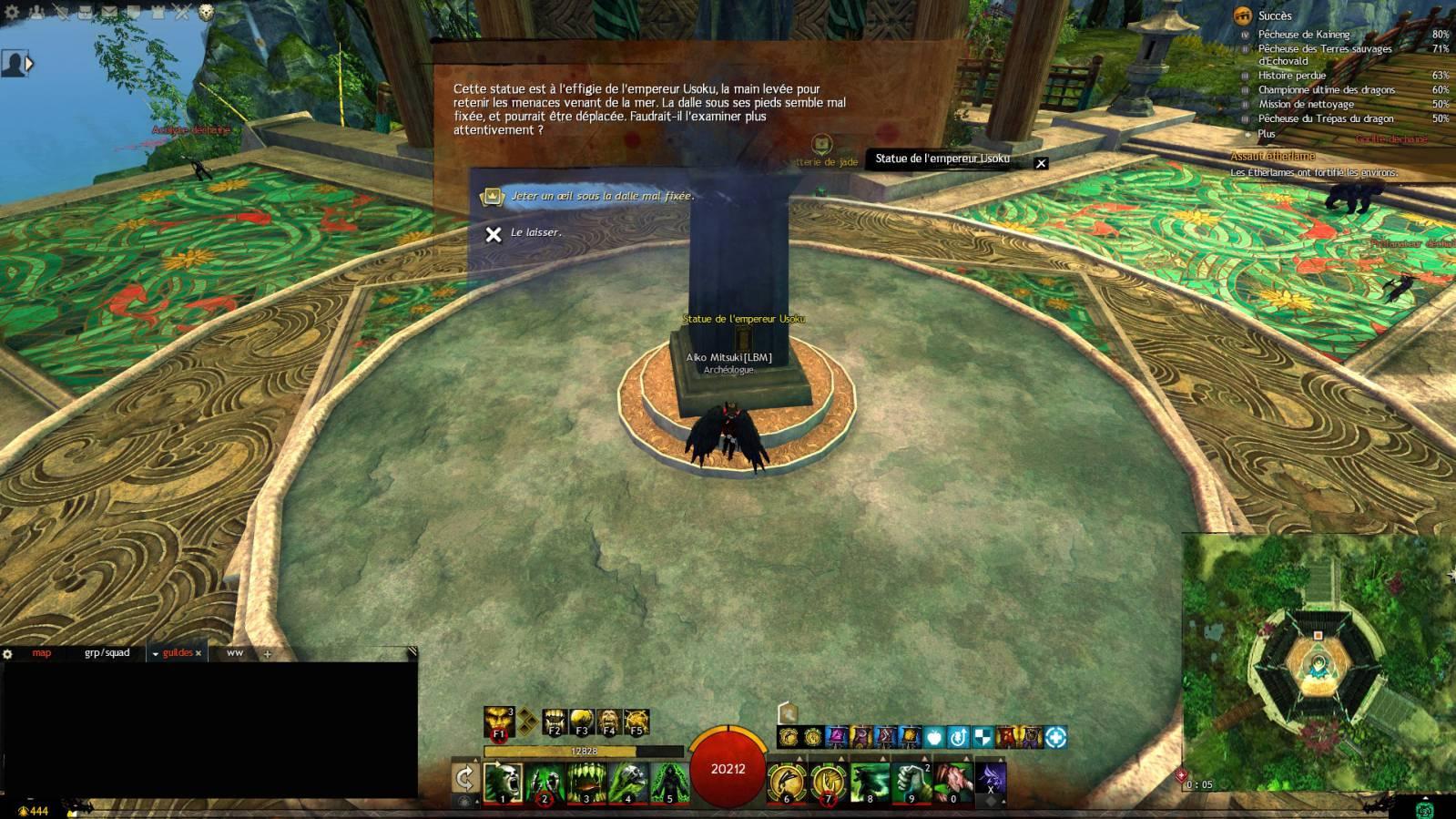
Task: Open the mail envelope icon
Action: tap(108, 13)
